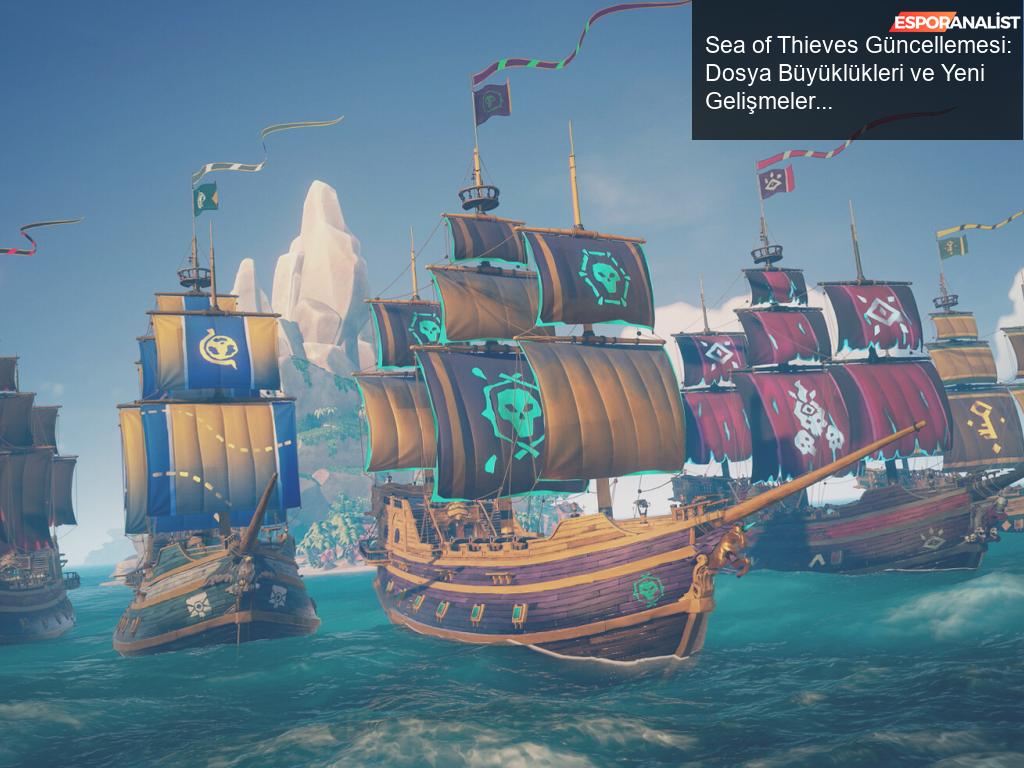
Task: Open the Sea of Thieves Güncellemesi headline
Action: tap(858, 73)
